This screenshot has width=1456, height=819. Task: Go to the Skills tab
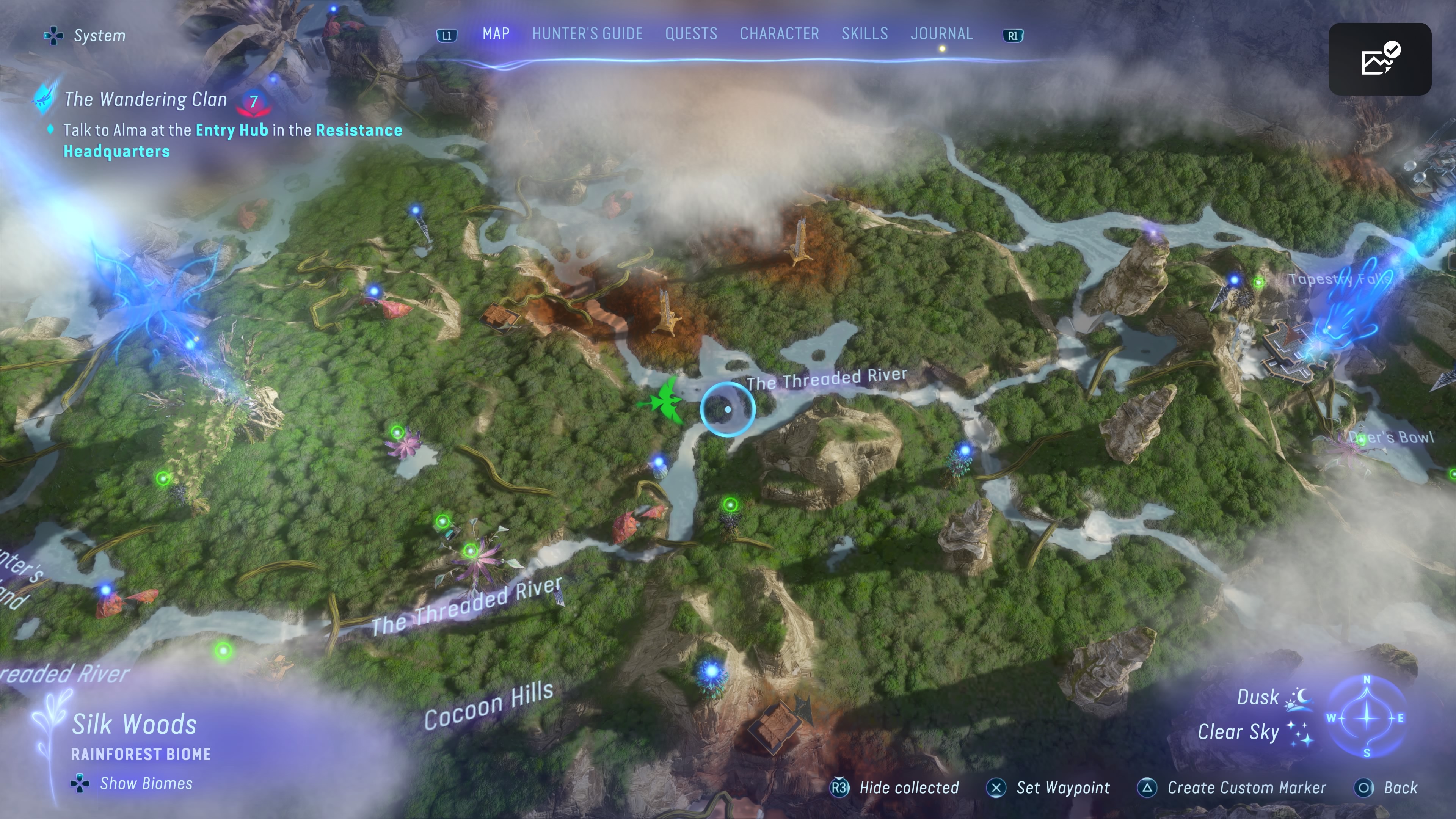(x=864, y=34)
